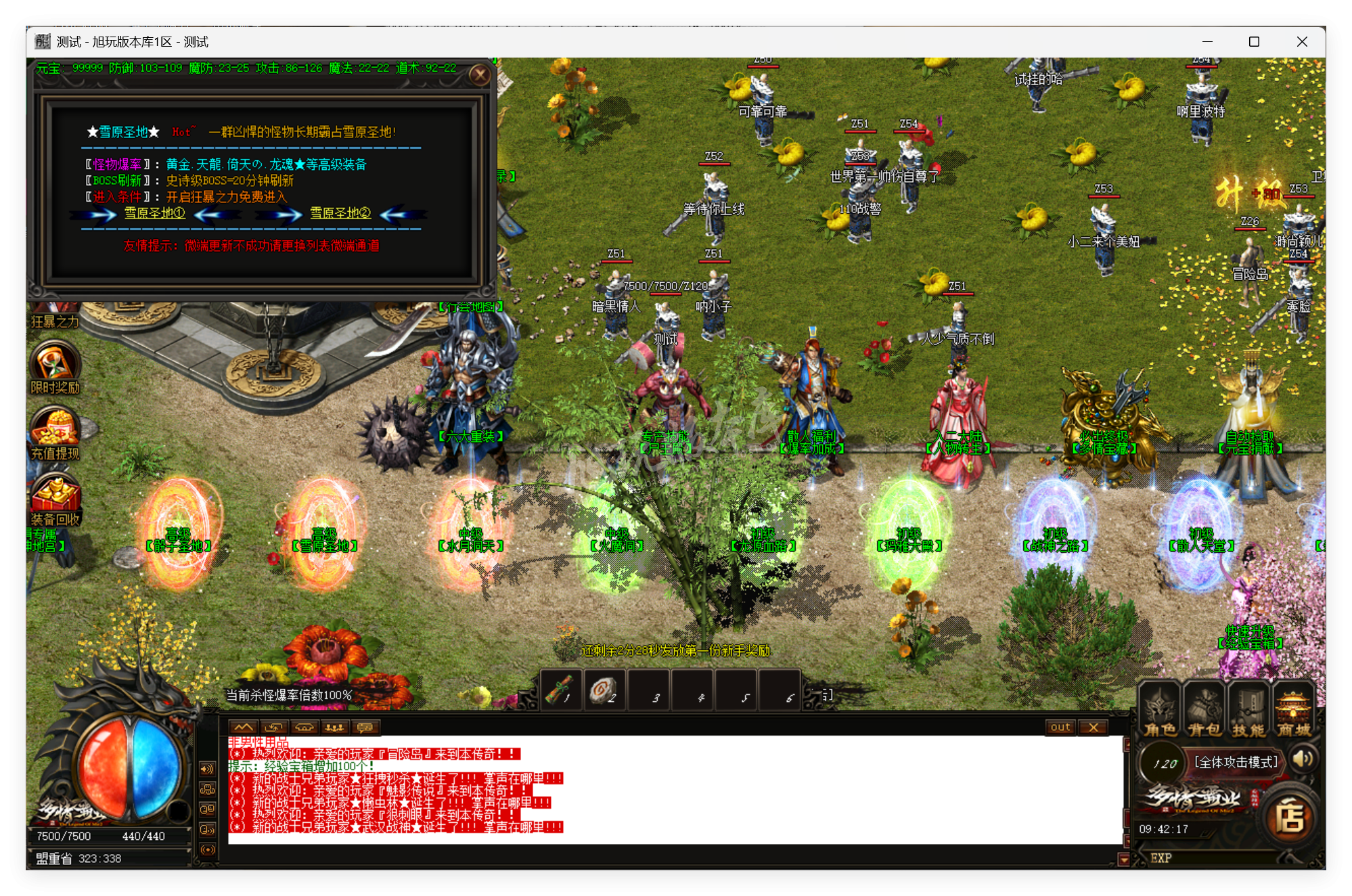Click the out button on the chat panel

1060,727
